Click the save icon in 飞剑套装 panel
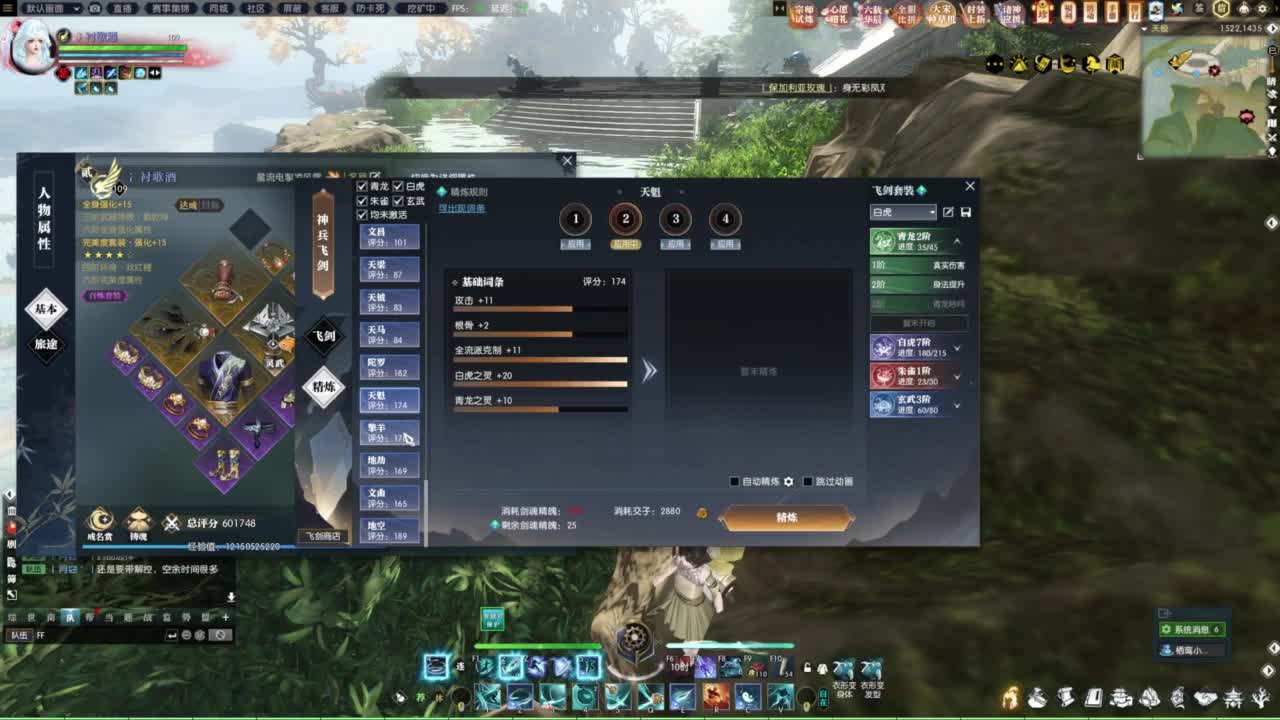Viewport: 1280px width, 720px height. pos(966,210)
